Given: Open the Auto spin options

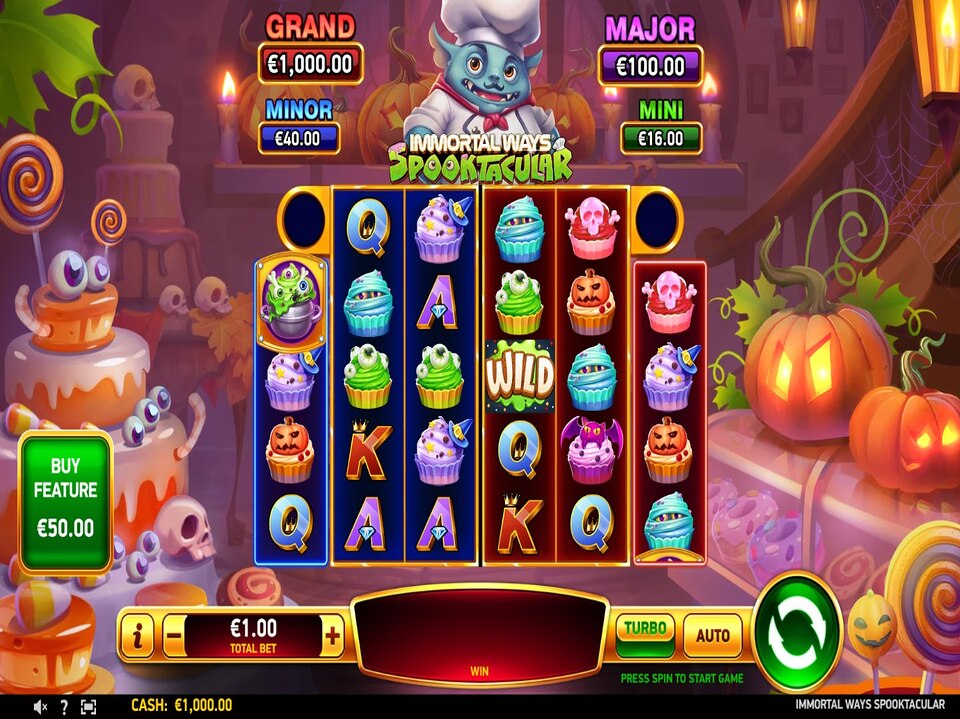Looking at the screenshot, I should 712,634.
